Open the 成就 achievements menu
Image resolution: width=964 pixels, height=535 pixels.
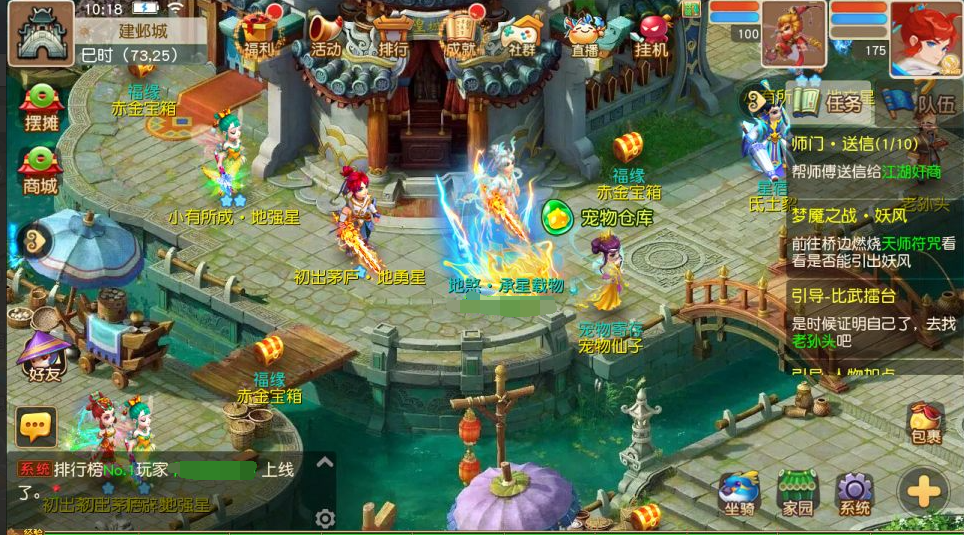[x=459, y=32]
